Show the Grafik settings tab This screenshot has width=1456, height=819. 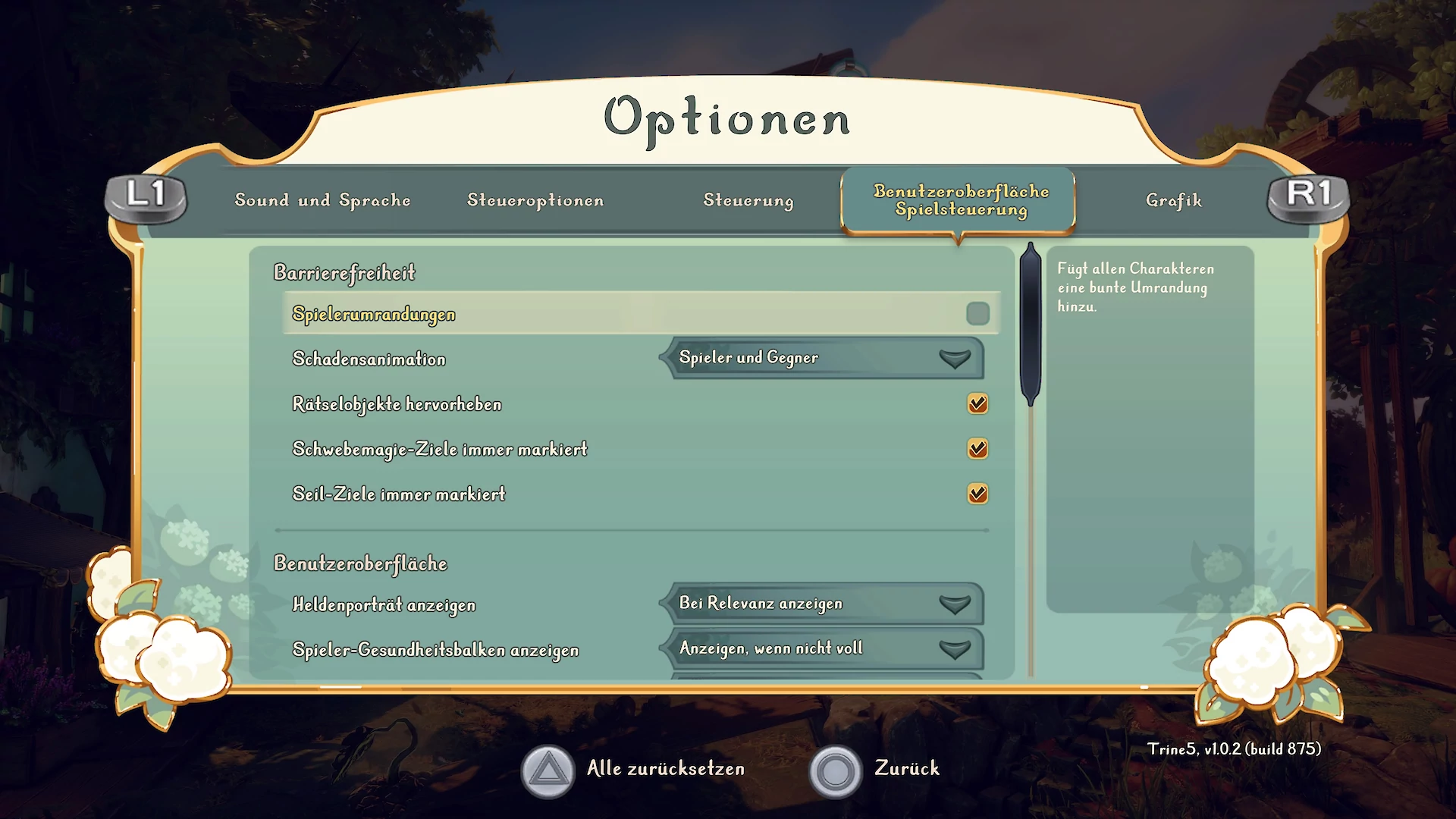pos(1174,200)
